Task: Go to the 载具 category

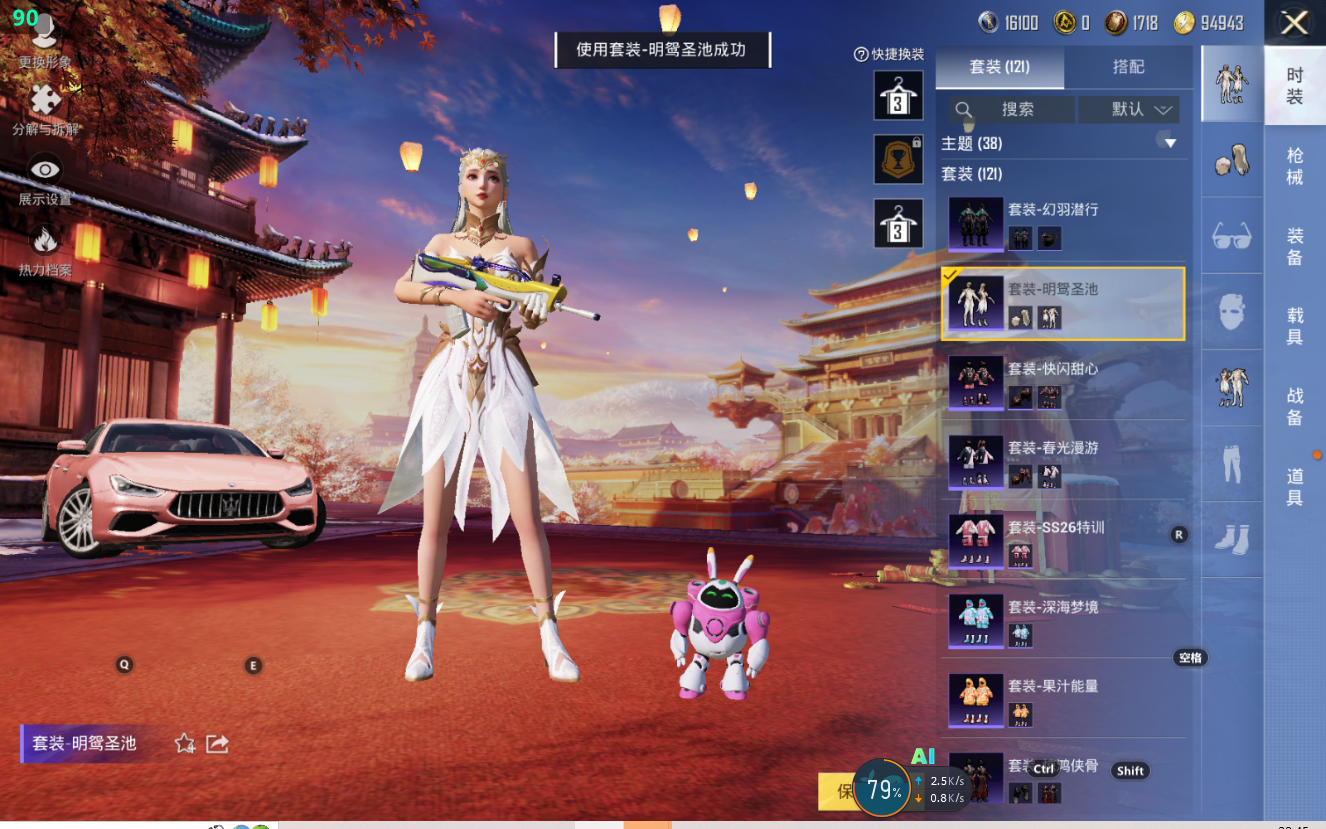Action: click(x=1295, y=326)
